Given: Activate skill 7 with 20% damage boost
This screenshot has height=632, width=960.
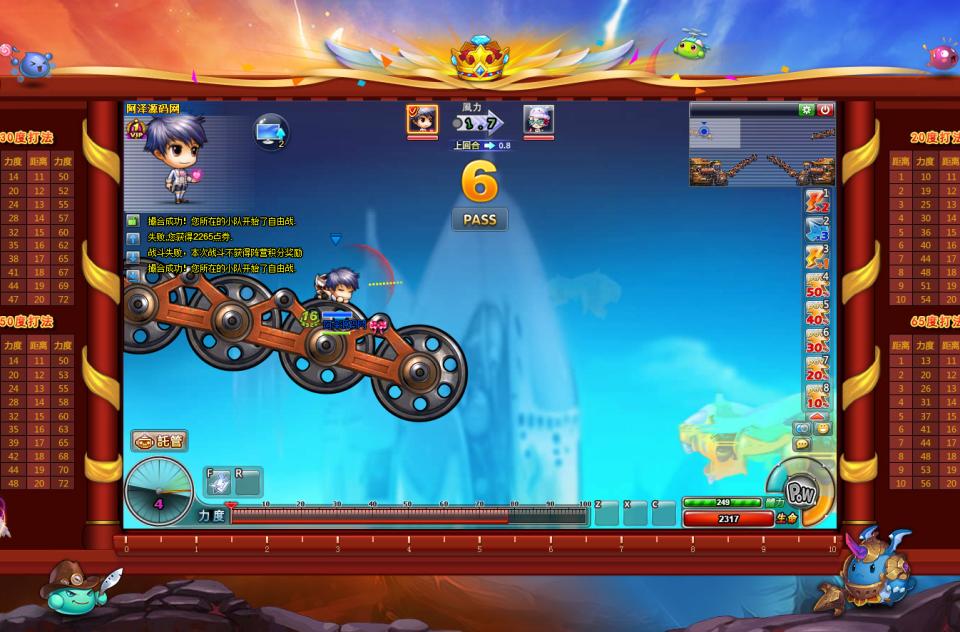Looking at the screenshot, I should [x=817, y=369].
